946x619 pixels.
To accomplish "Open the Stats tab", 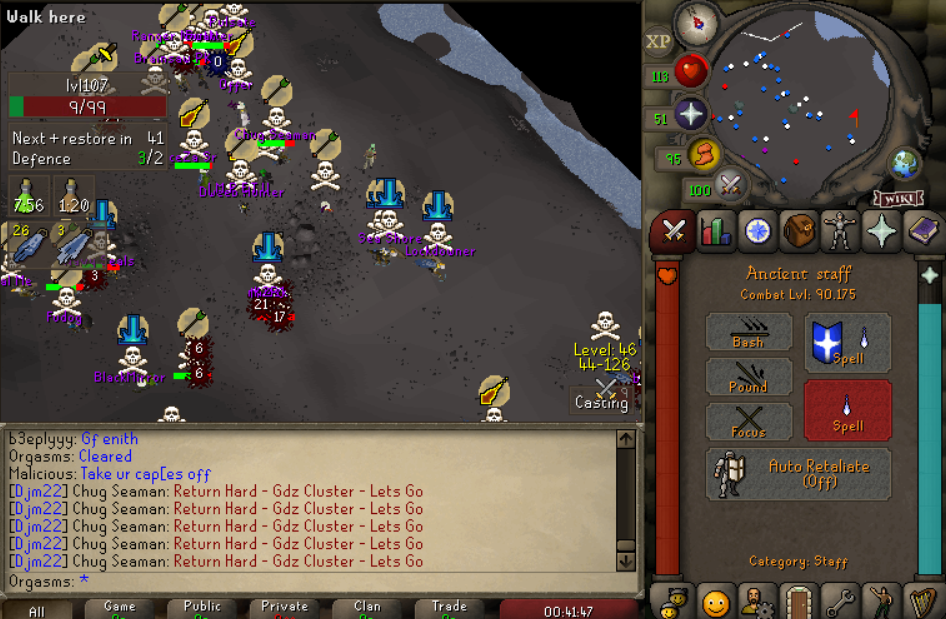I will [715, 231].
